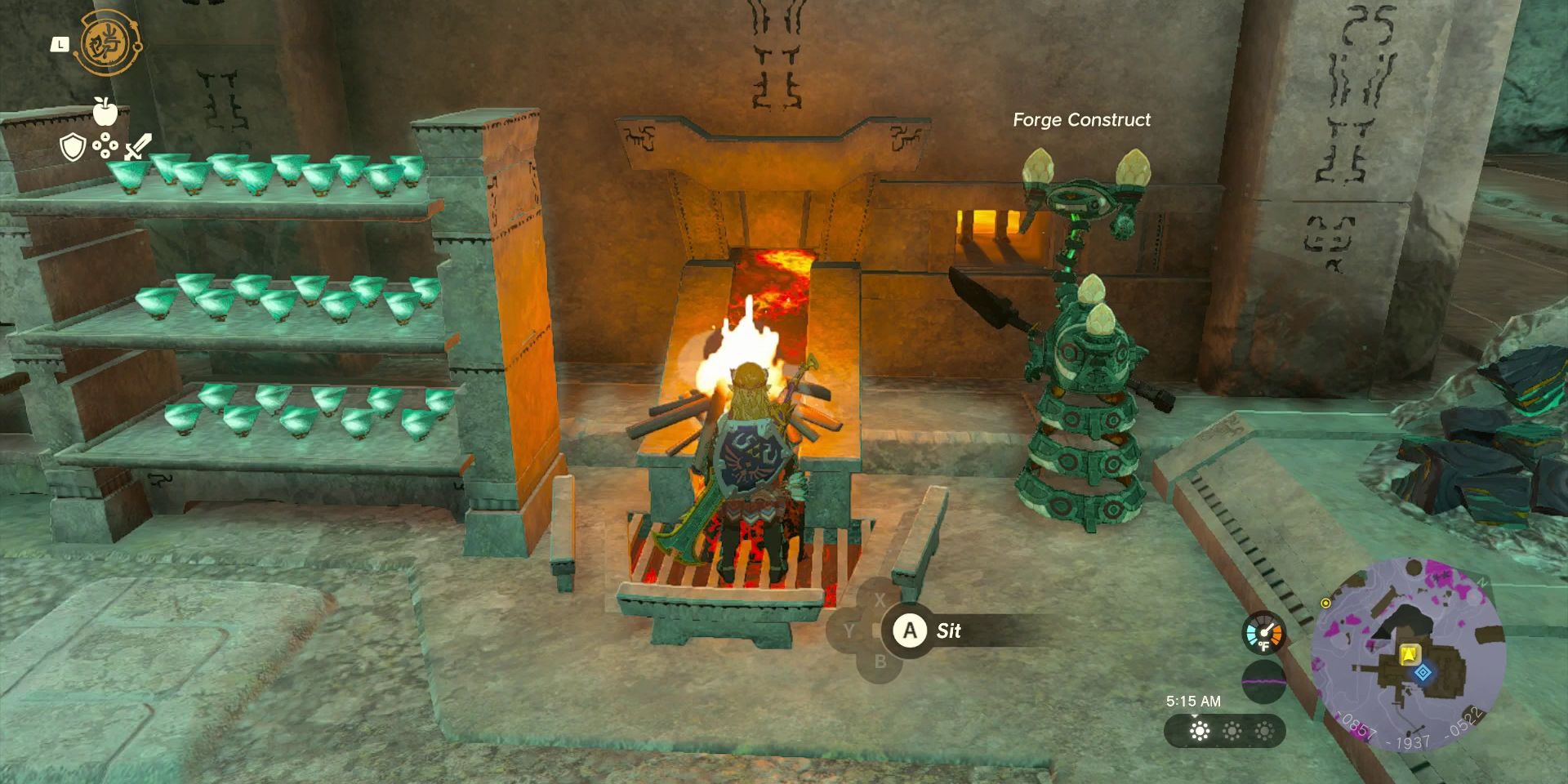Click the third weather forecast symbol
Screen dimensions: 1568x784
1265,730
